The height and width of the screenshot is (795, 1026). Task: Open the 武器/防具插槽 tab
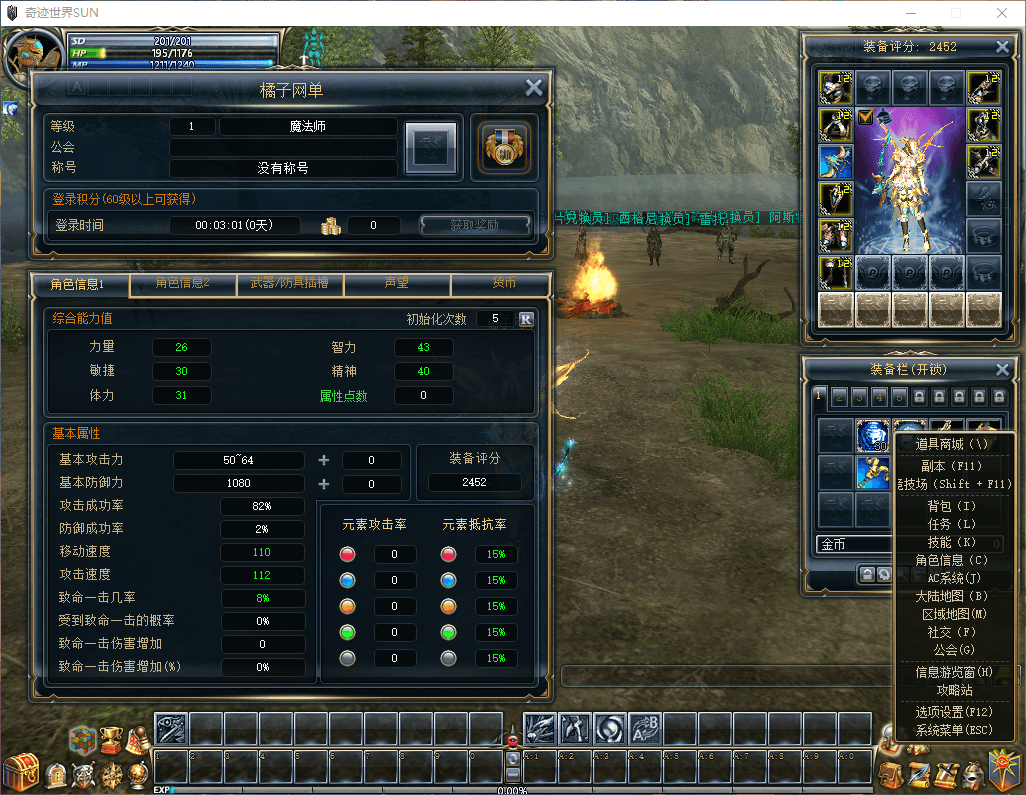pyautogui.click(x=289, y=284)
